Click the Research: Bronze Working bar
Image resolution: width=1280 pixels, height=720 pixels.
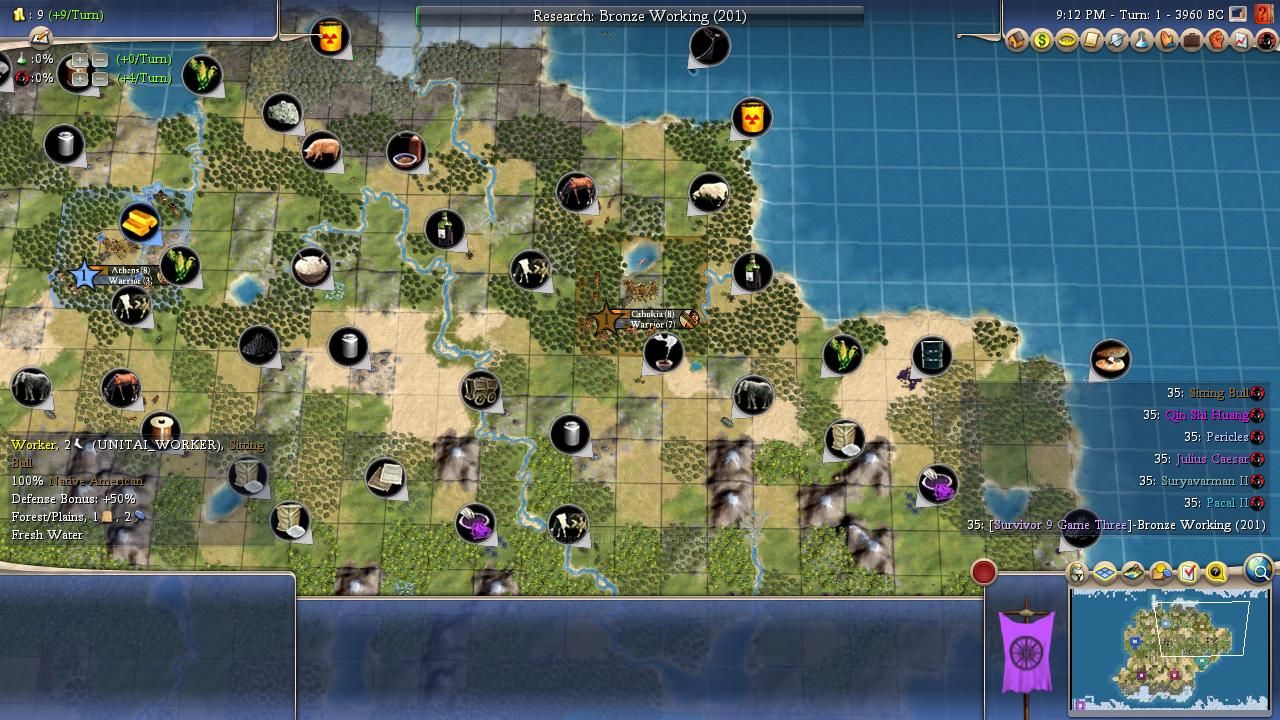(x=639, y=16)
